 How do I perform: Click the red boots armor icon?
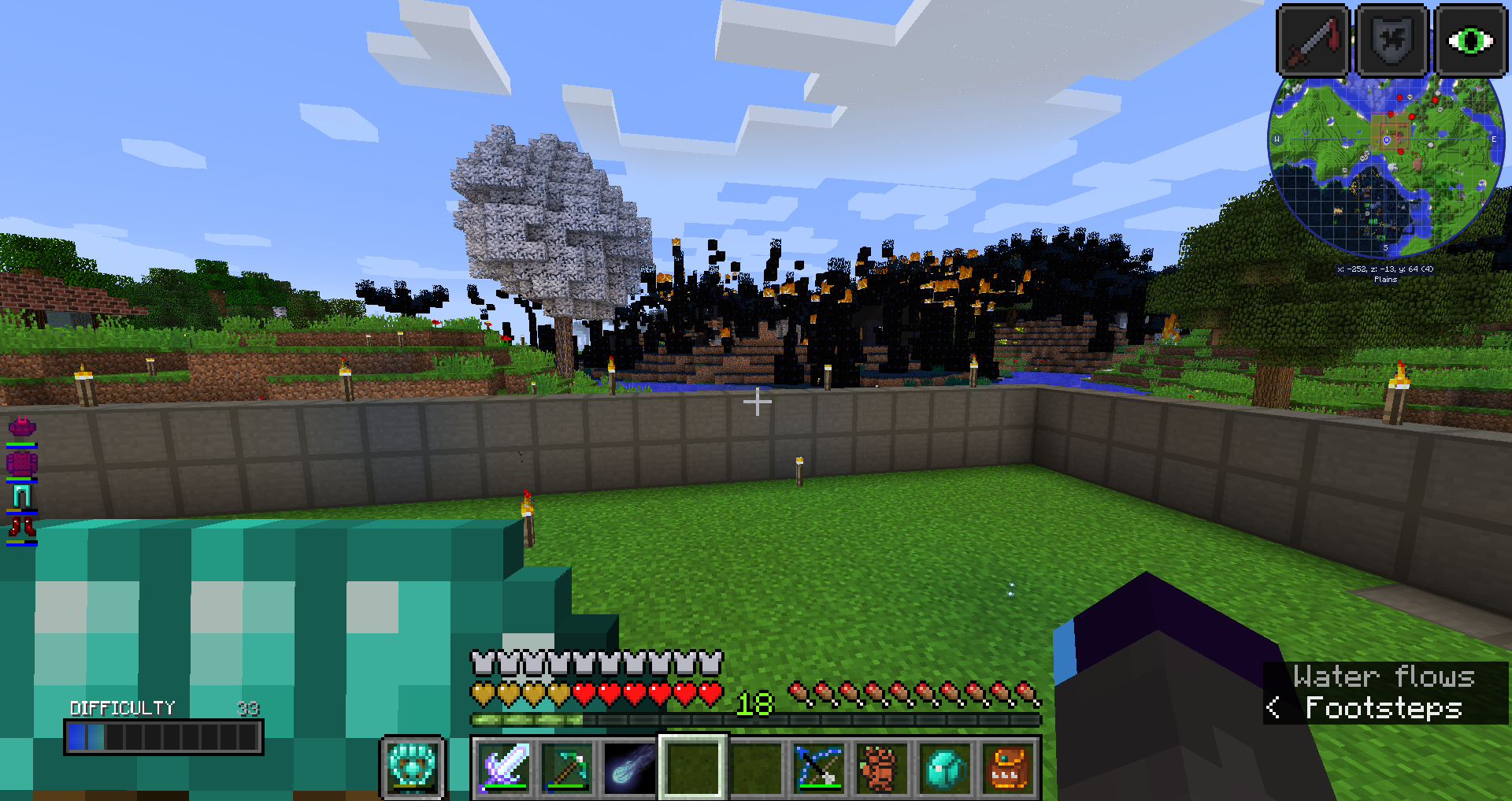(x=22, y=527)
